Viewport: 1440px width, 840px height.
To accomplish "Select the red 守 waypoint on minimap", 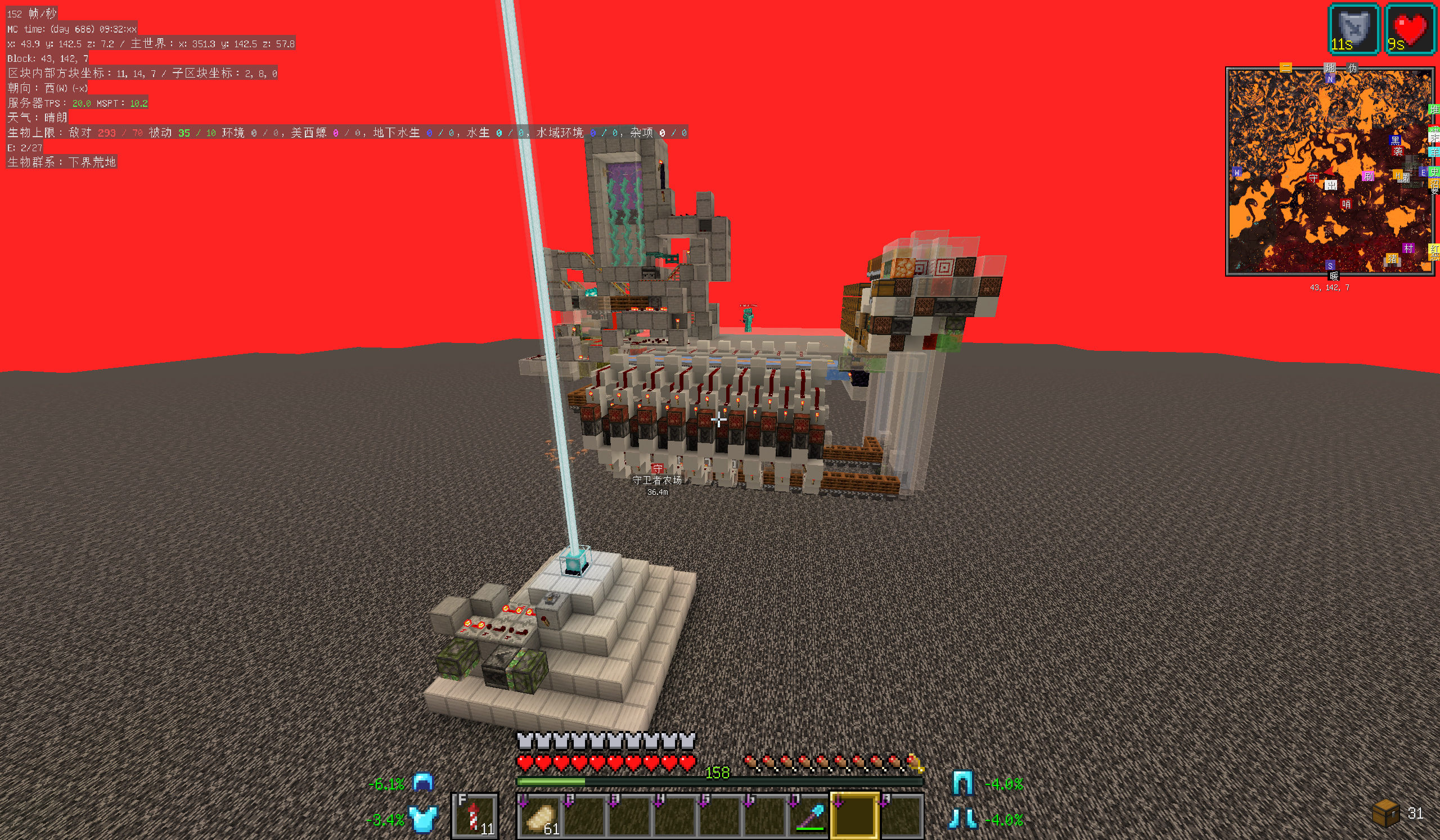I will [x=1313, y=179].
